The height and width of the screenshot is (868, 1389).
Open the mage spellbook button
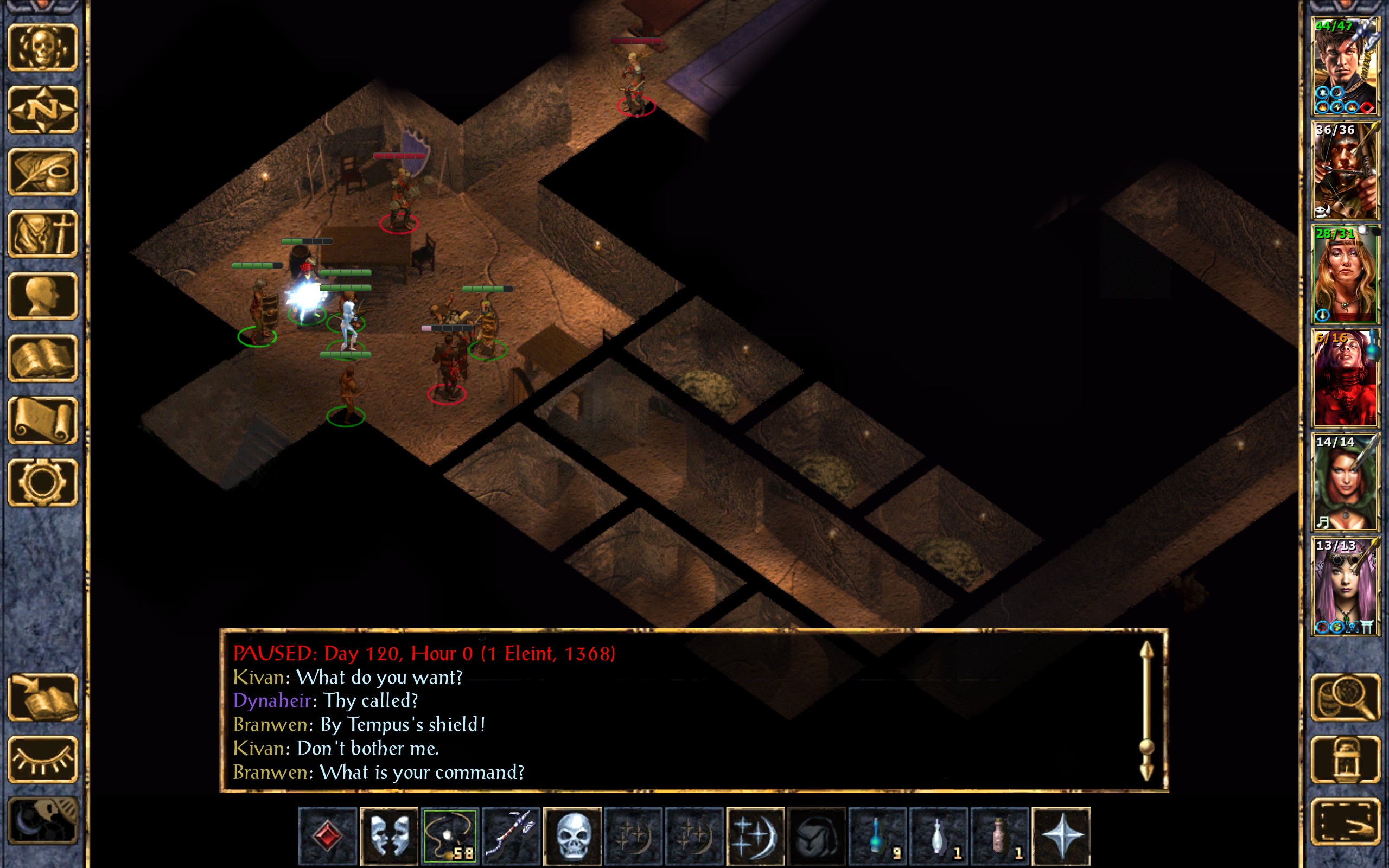[43, 358]
